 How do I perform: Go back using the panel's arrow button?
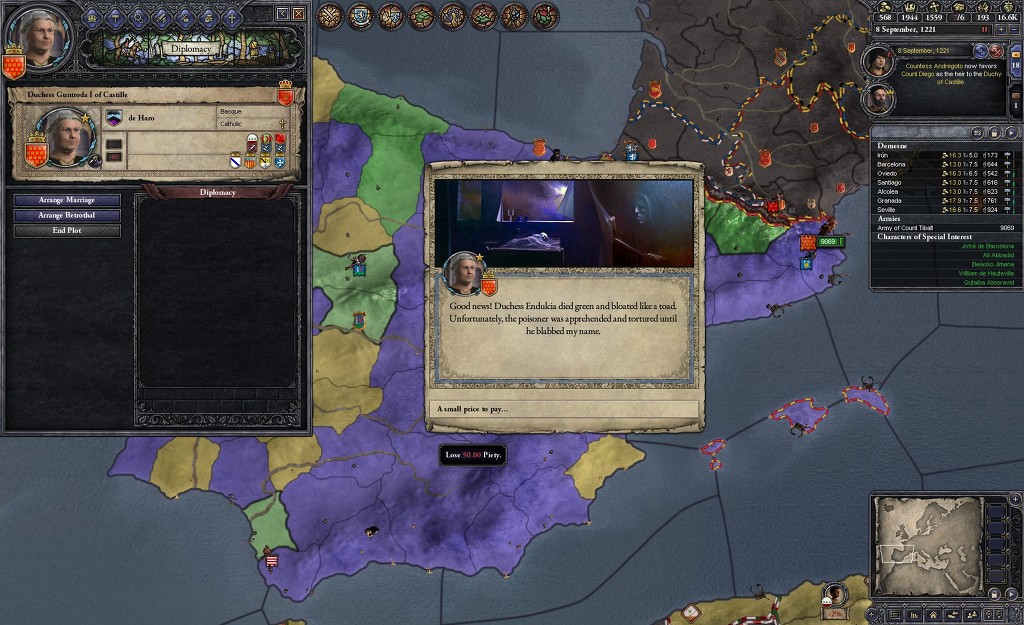[x=282, y=13]
